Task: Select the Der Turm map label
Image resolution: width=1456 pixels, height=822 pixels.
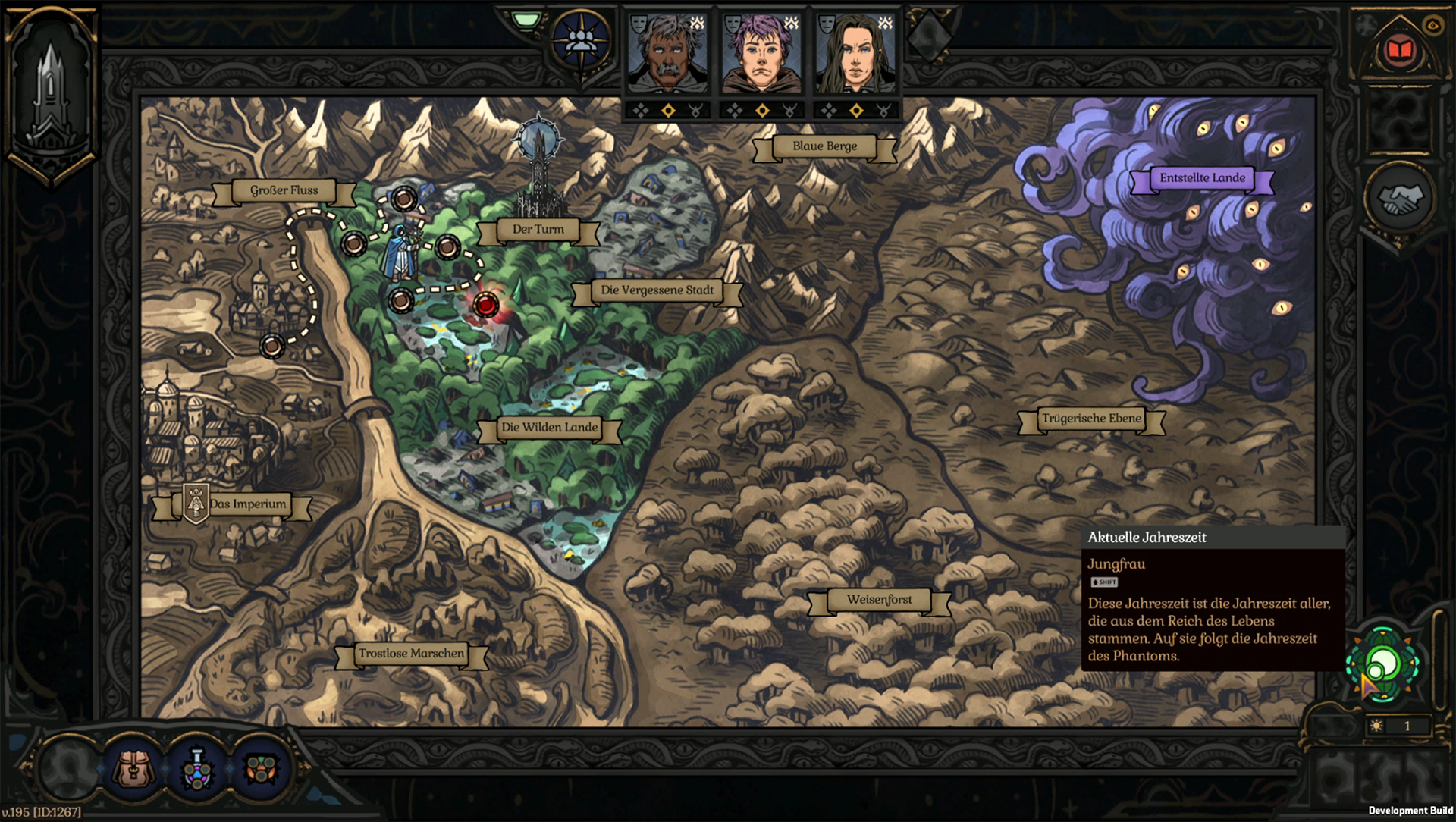Action: [538, 229]
